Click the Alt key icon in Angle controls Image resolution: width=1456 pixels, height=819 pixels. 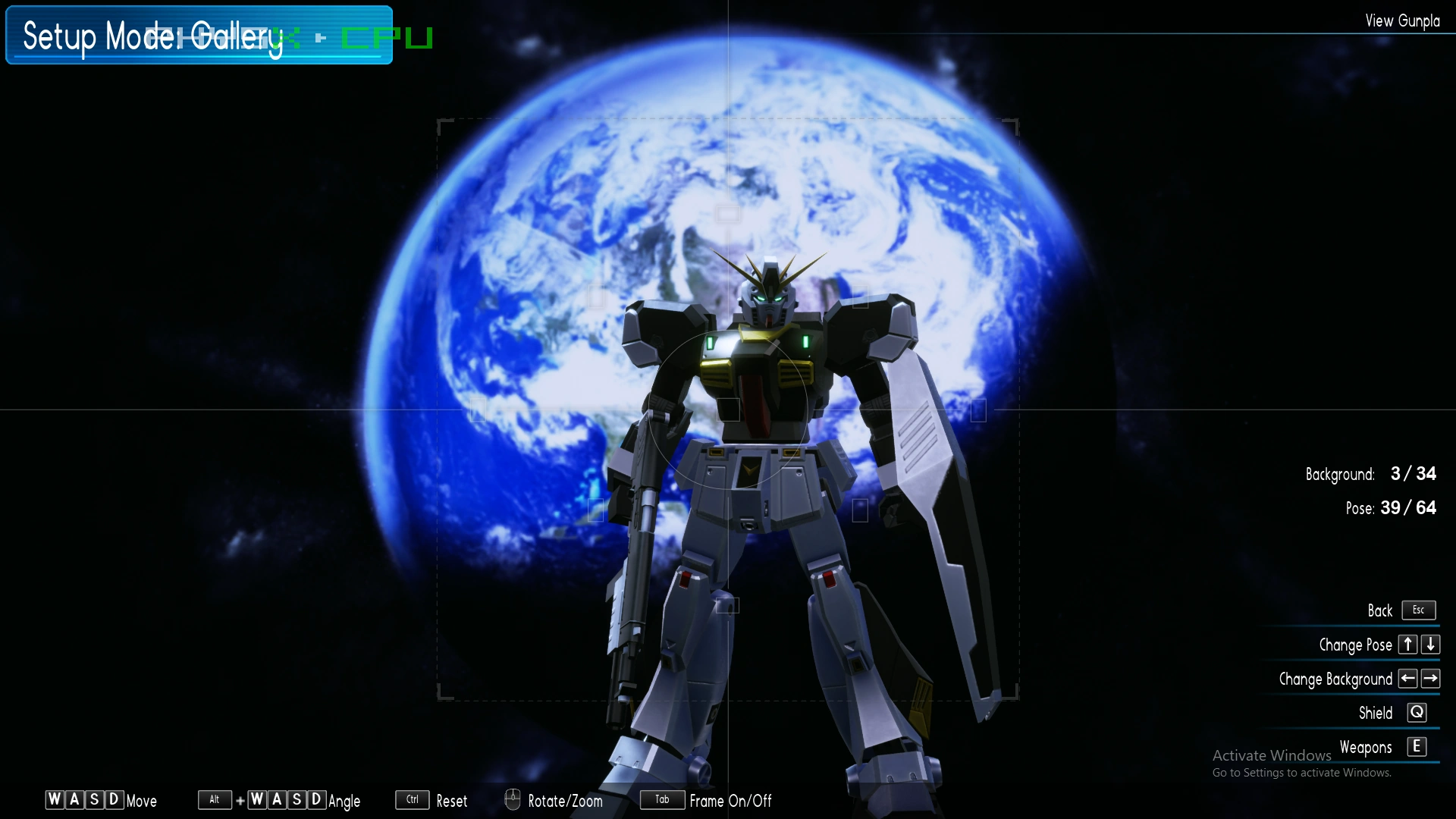pos(215,799)
